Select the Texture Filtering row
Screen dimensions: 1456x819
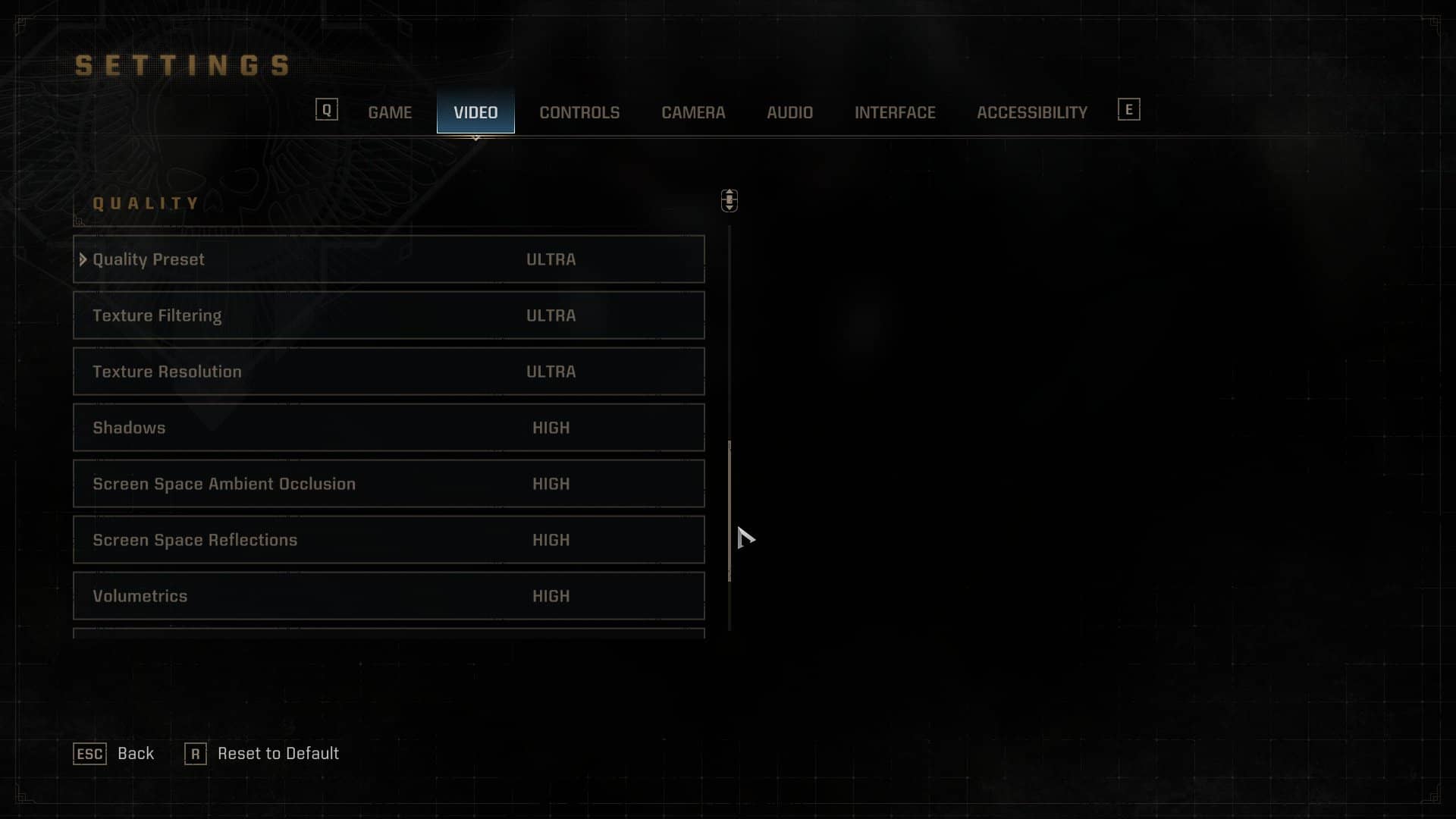coord(388,315)
